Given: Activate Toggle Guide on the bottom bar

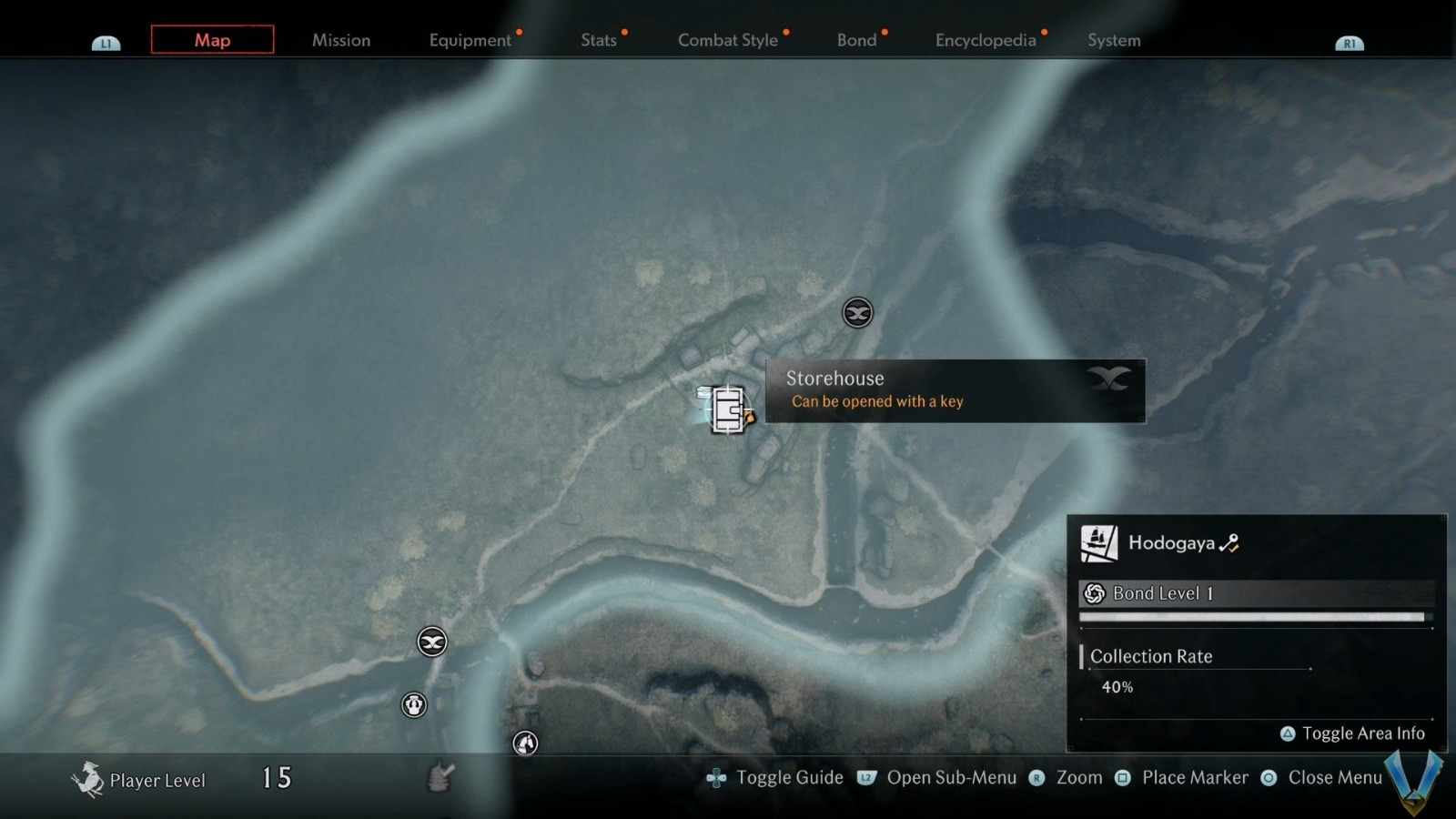Looking at the screenshot, I should [790, 778].
